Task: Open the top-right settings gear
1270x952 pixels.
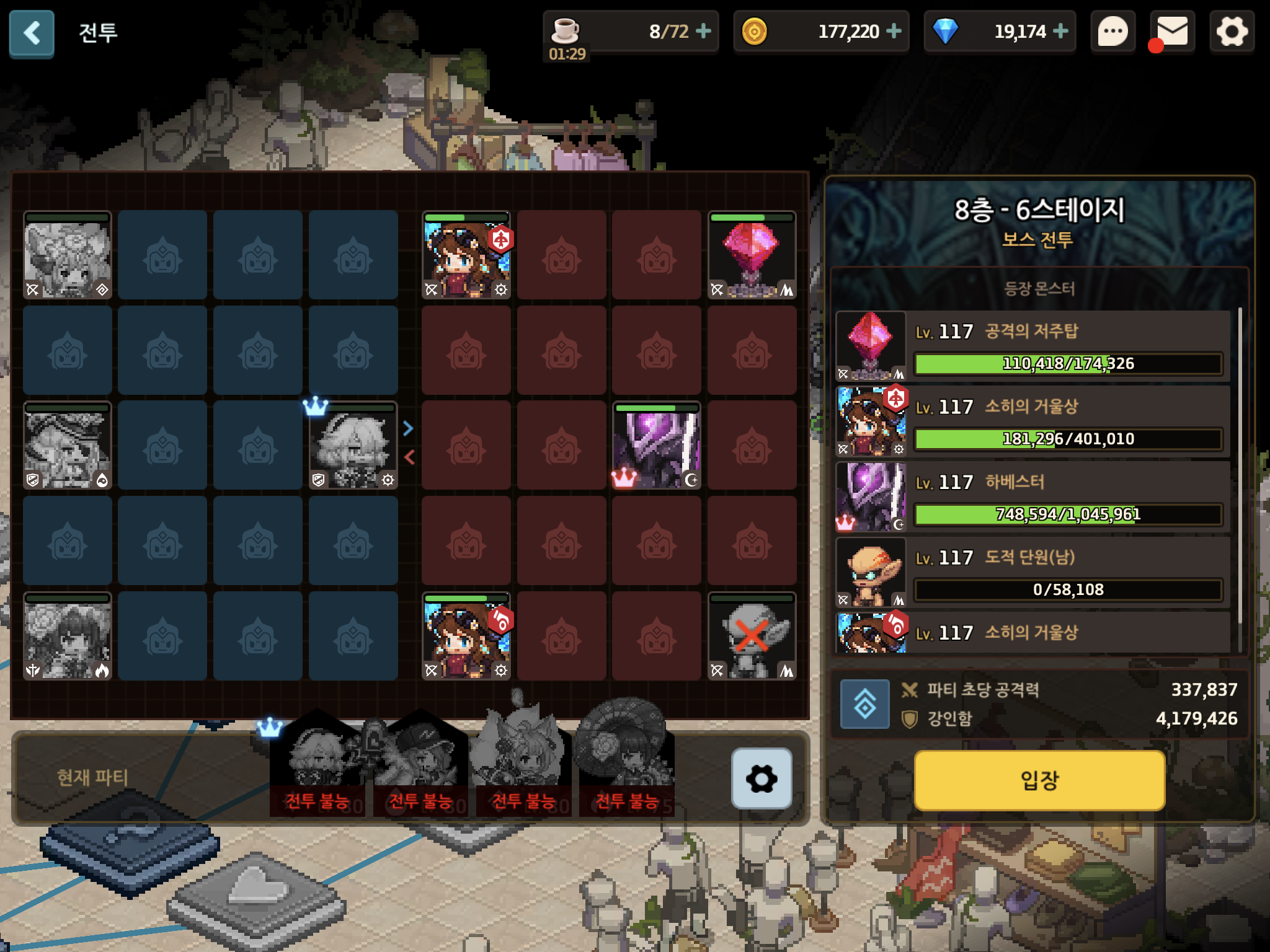Action: pos(1232,32)
